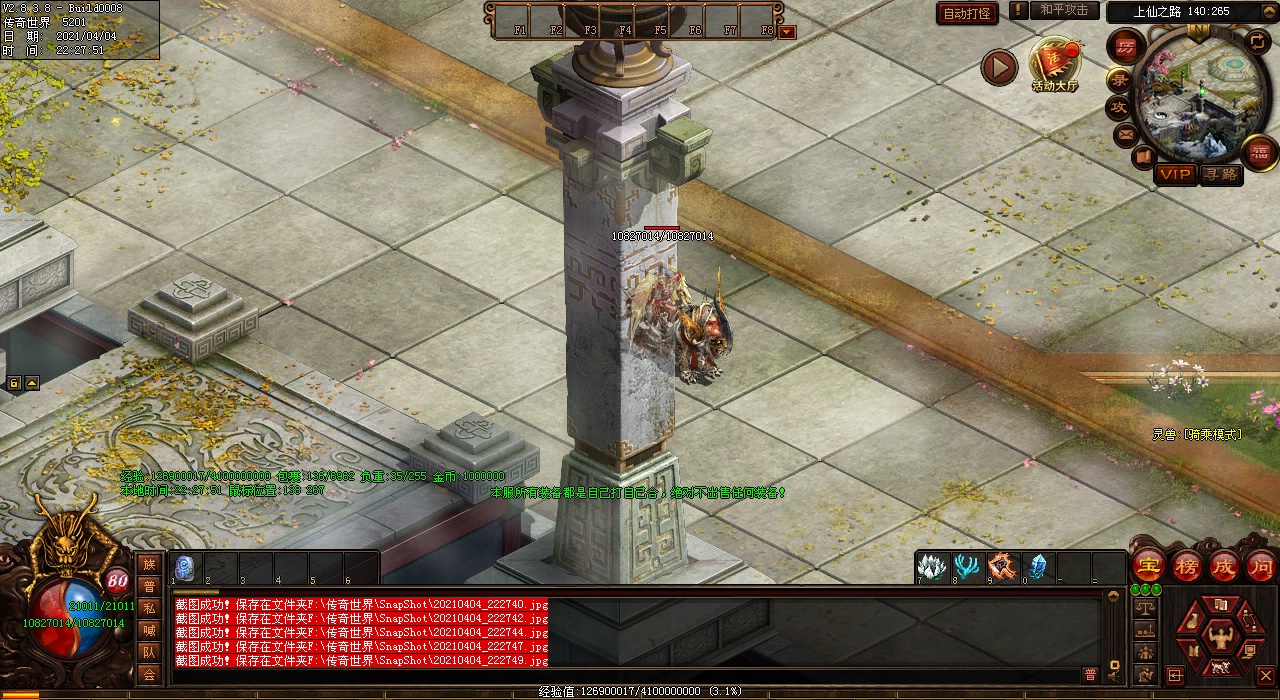The height and width of the screenshot is (700, 1280).
Task: Open the 榜 rankings button
Action: pos(1187,564)
